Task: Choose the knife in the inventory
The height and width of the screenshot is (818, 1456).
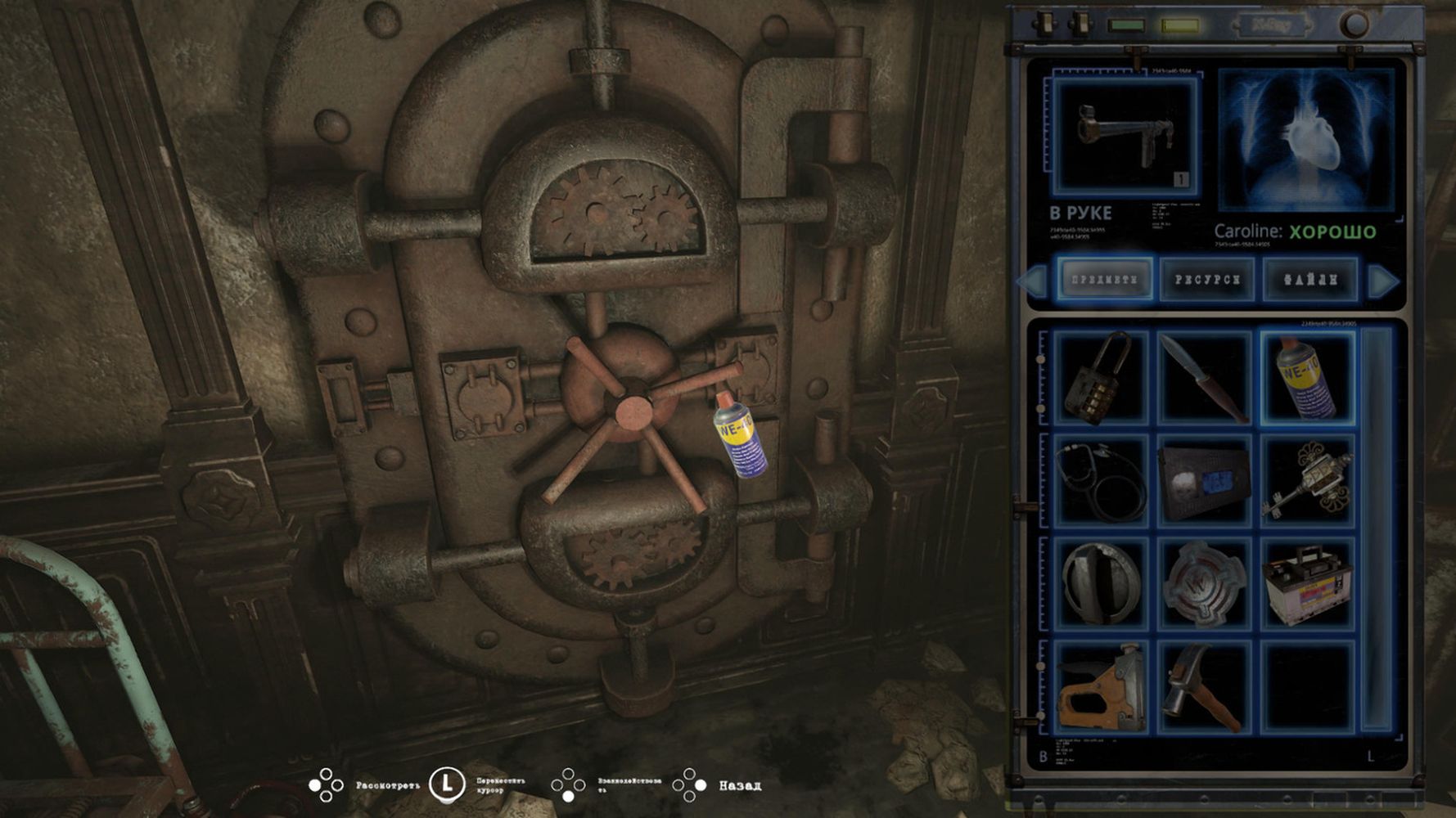Action: (1204, 377)
